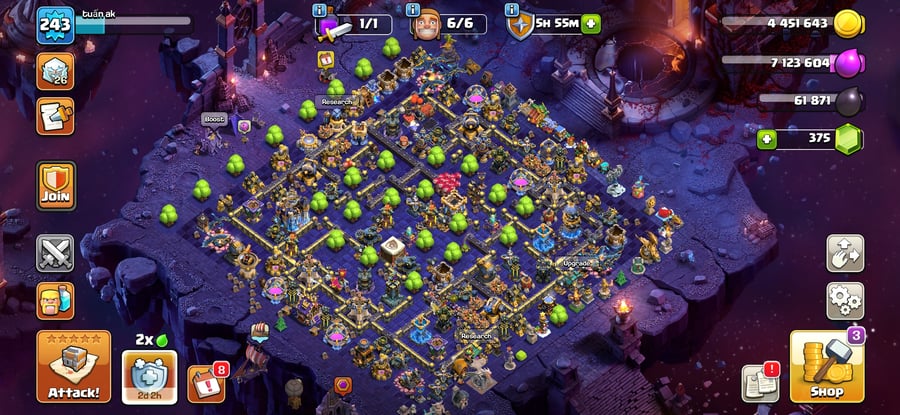
Task: Add more gems with the green plus
Action: pyautogui.click(x=767, y=138)
